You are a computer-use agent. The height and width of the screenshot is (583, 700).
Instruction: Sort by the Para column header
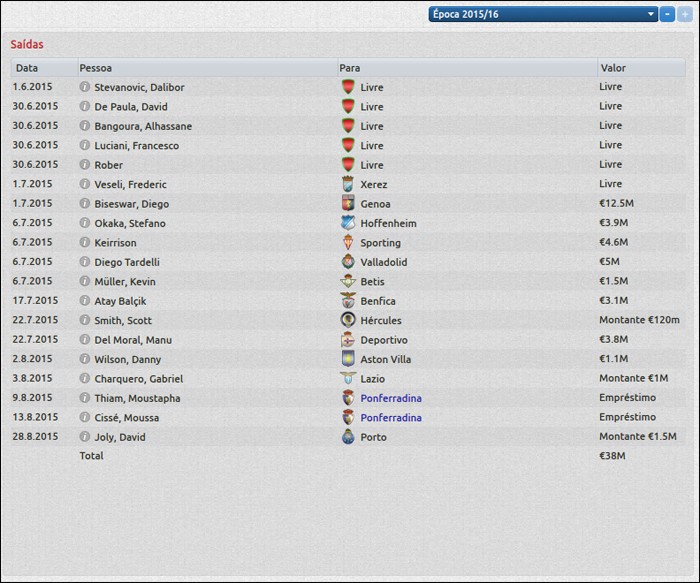coord(350,68)
